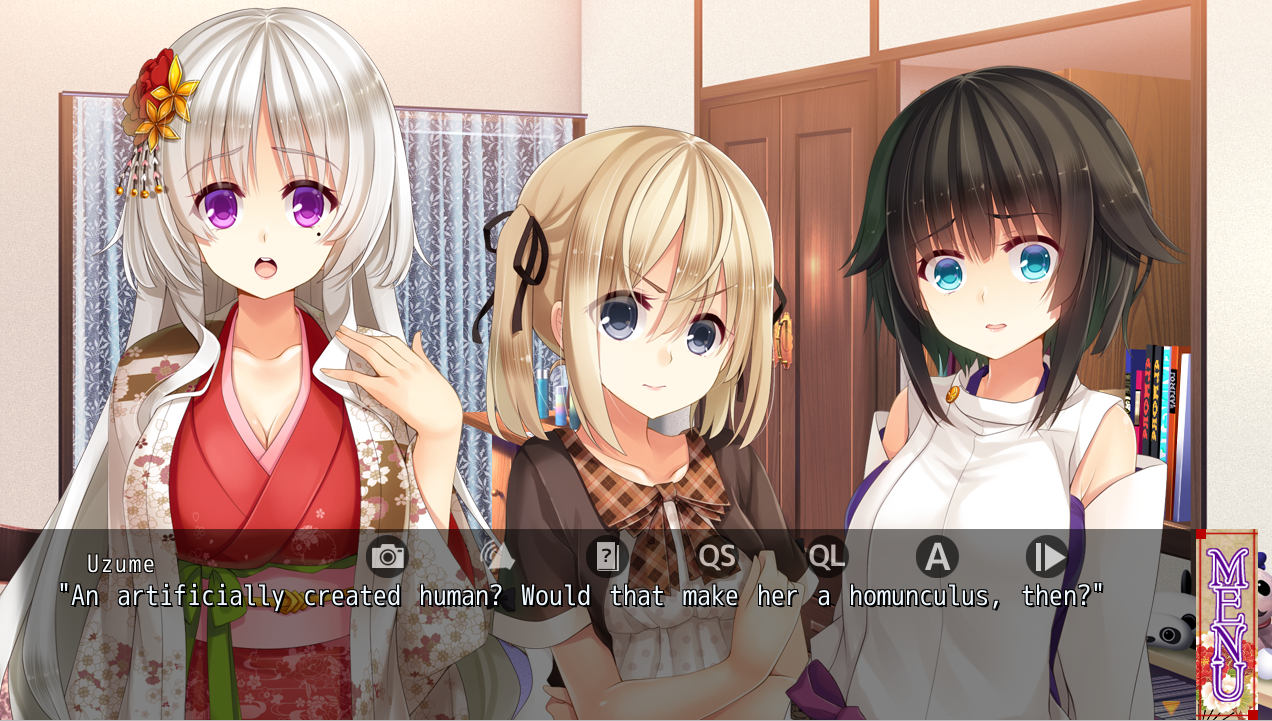Open the backlog book icon
This screenshot has width=1272, height=721.
coord(607,556)
